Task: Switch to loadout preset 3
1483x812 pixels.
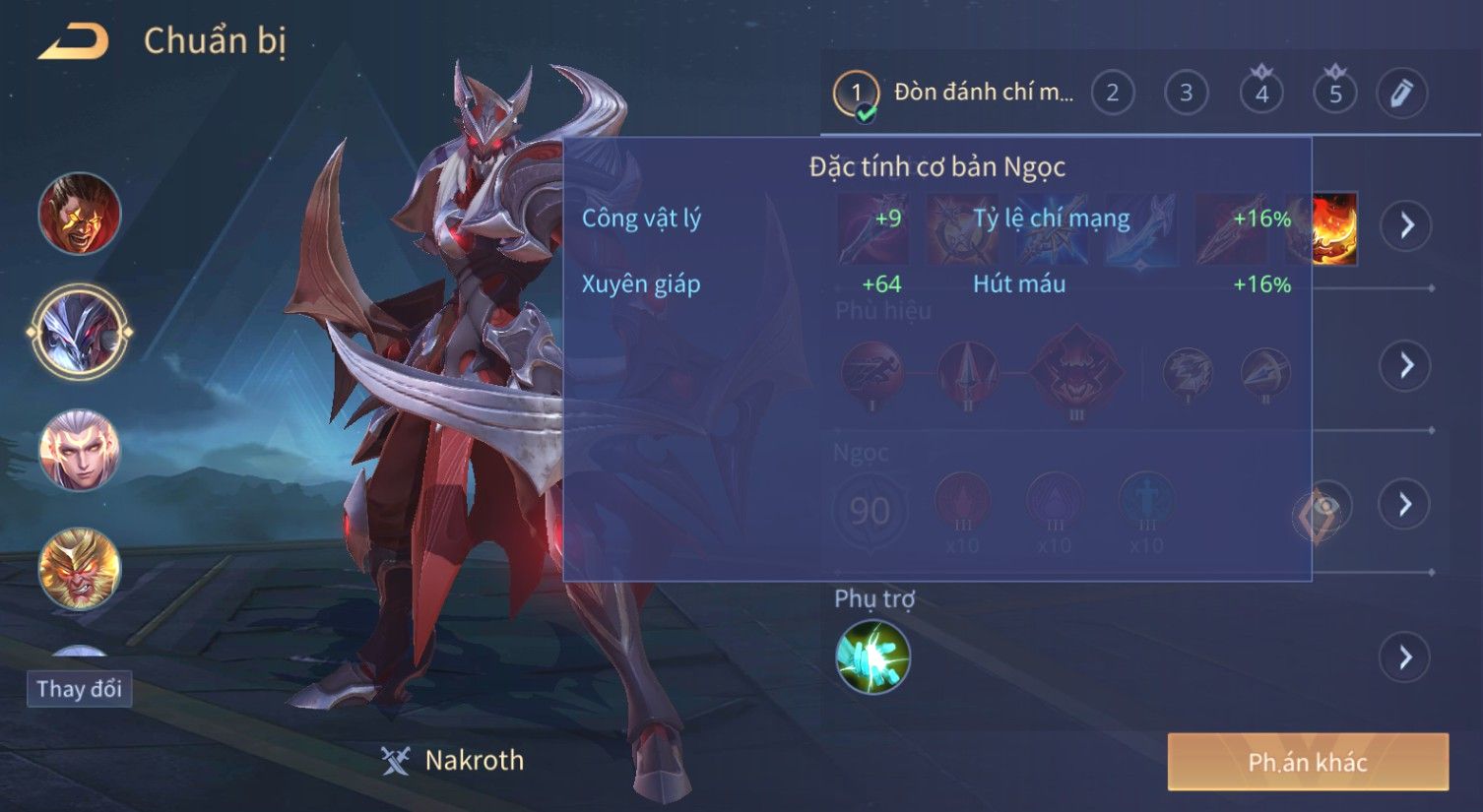Action: pos(1186,94)
